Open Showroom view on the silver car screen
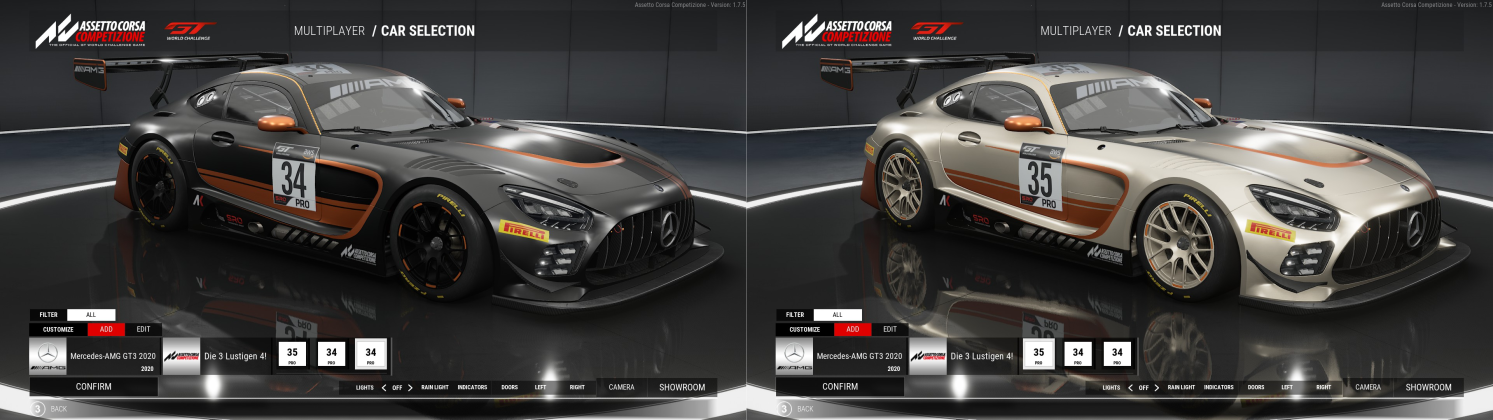The image size is (1493, 420). pyautogui.click(x=1428, y=387)
